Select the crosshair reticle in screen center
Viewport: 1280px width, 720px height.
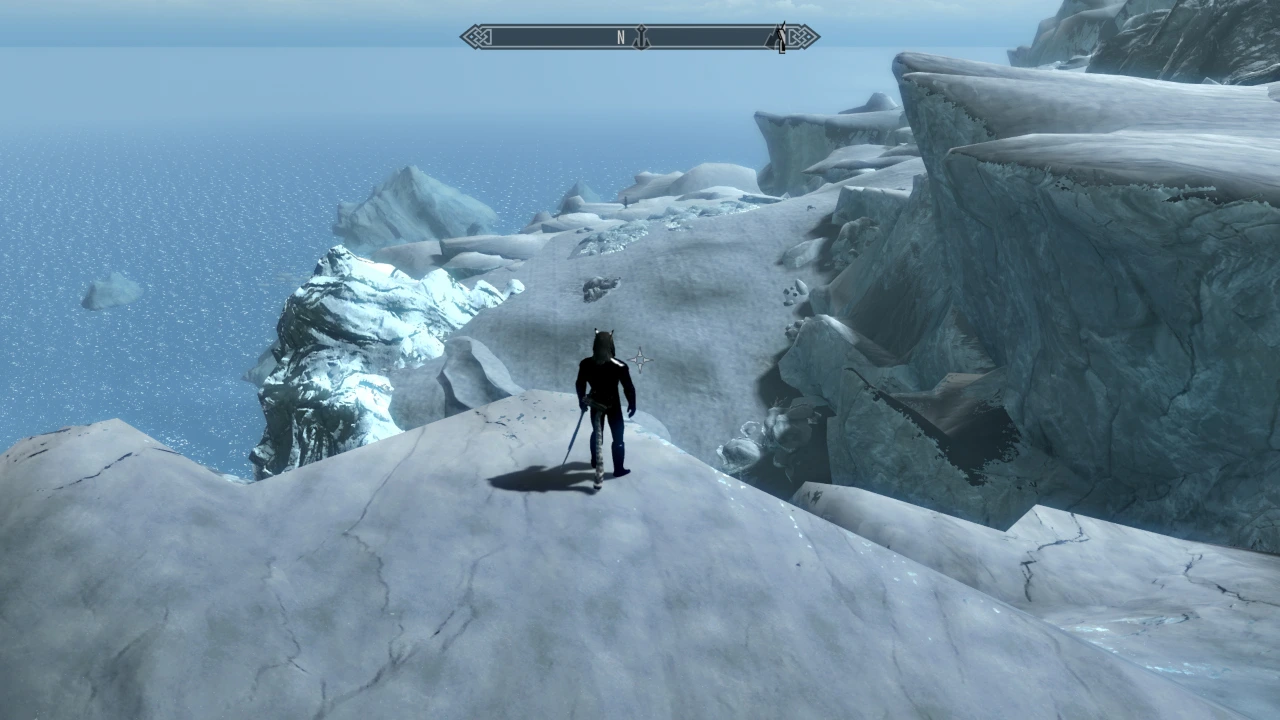click(x=641, y=359)
